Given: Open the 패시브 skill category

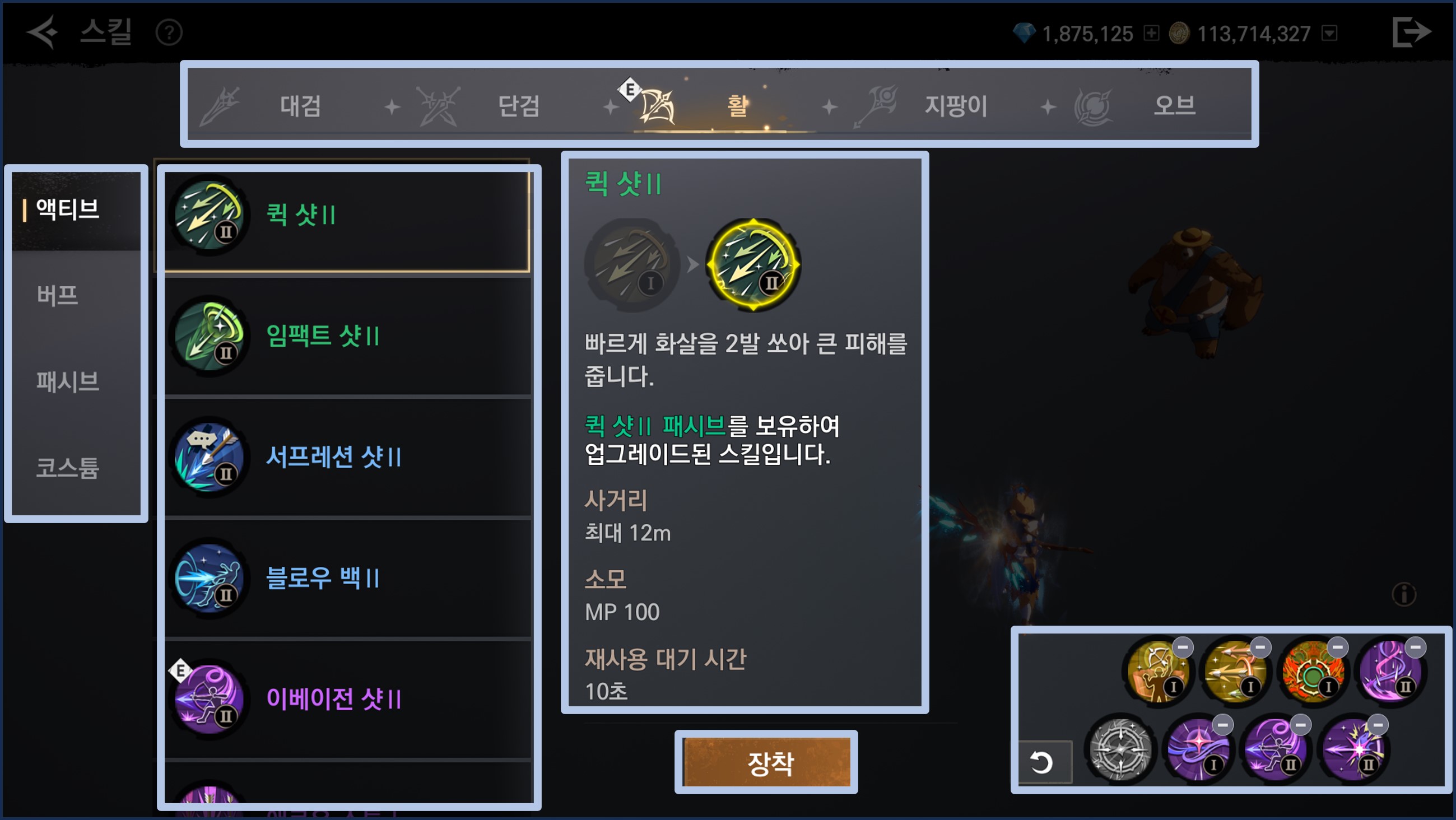Looking at the screenshot, I should click(68, 381).
